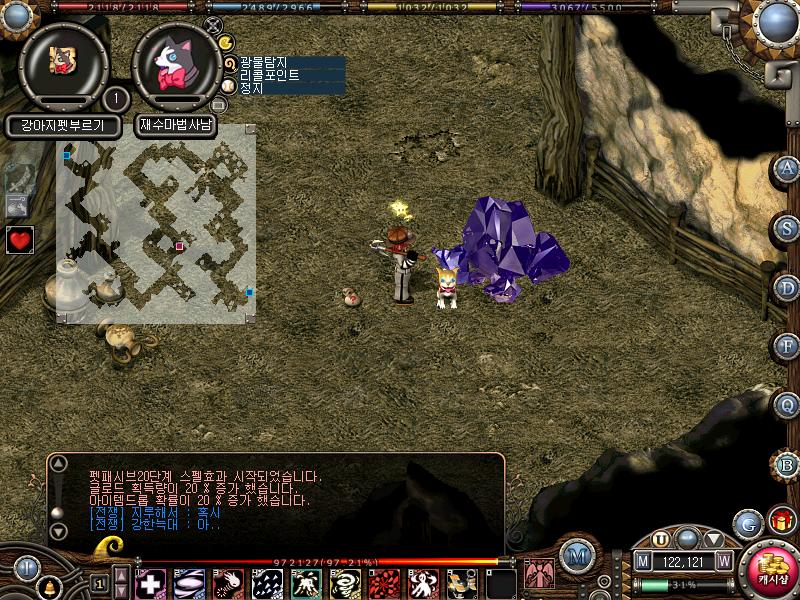Click the round Q side button
800x600 pixels.
point(788,406)
